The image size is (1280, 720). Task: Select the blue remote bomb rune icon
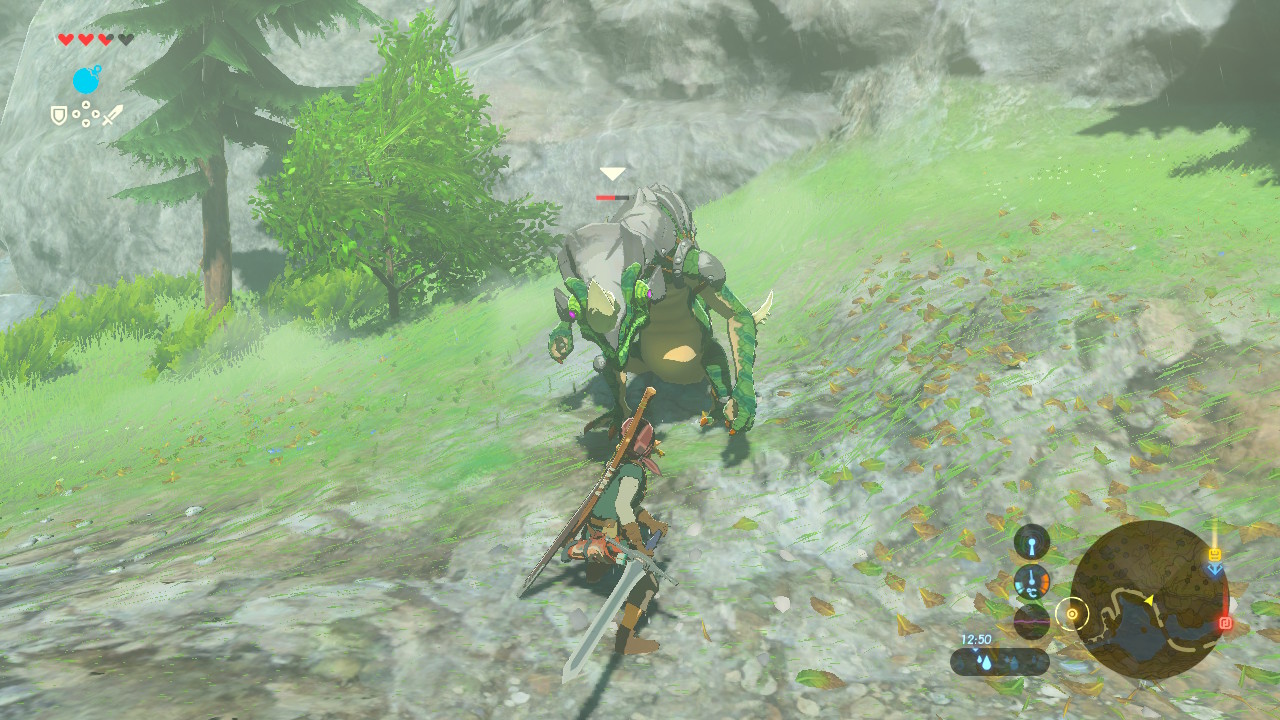point(87,79)
